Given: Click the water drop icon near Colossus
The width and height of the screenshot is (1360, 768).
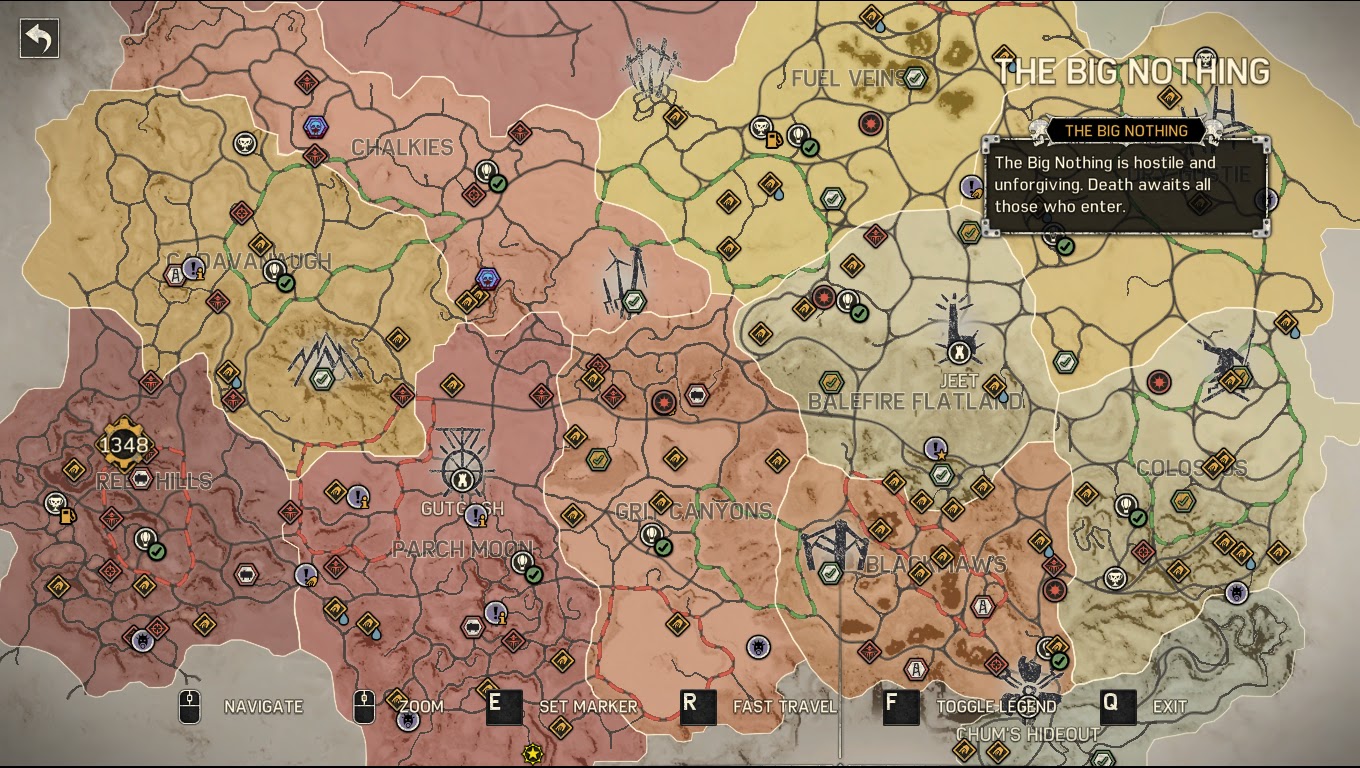Looking at the screenshot, I should (1250, 563).
